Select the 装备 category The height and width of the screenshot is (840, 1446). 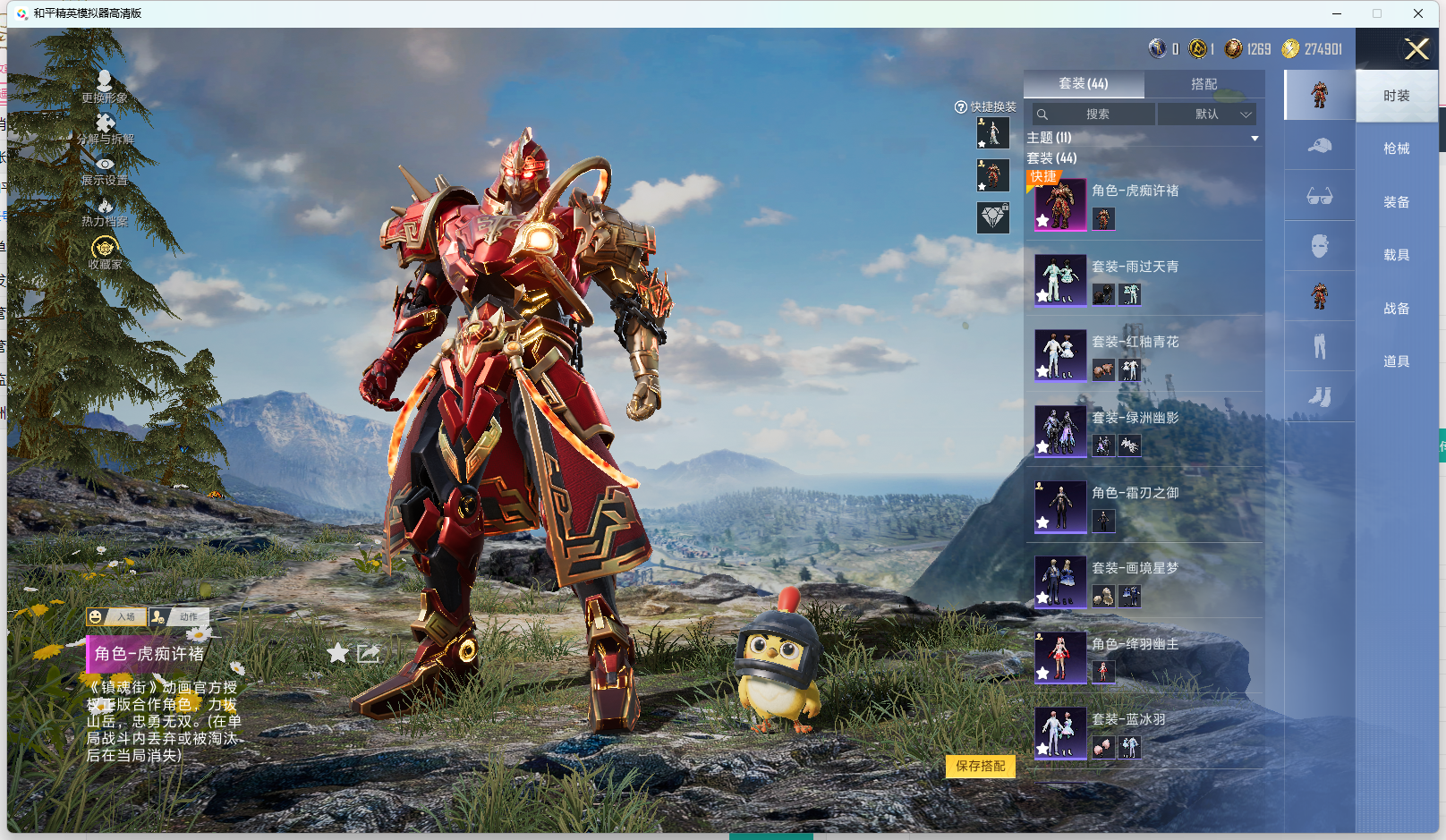(x=1396, y=202)
